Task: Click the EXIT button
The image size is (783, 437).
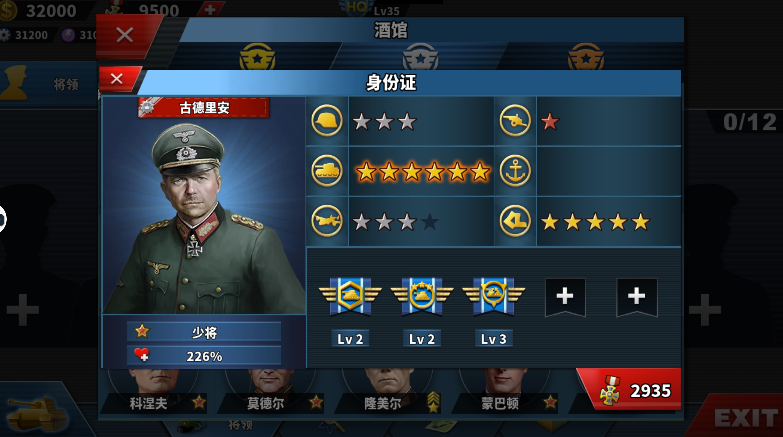Action: tap(745, 417)
